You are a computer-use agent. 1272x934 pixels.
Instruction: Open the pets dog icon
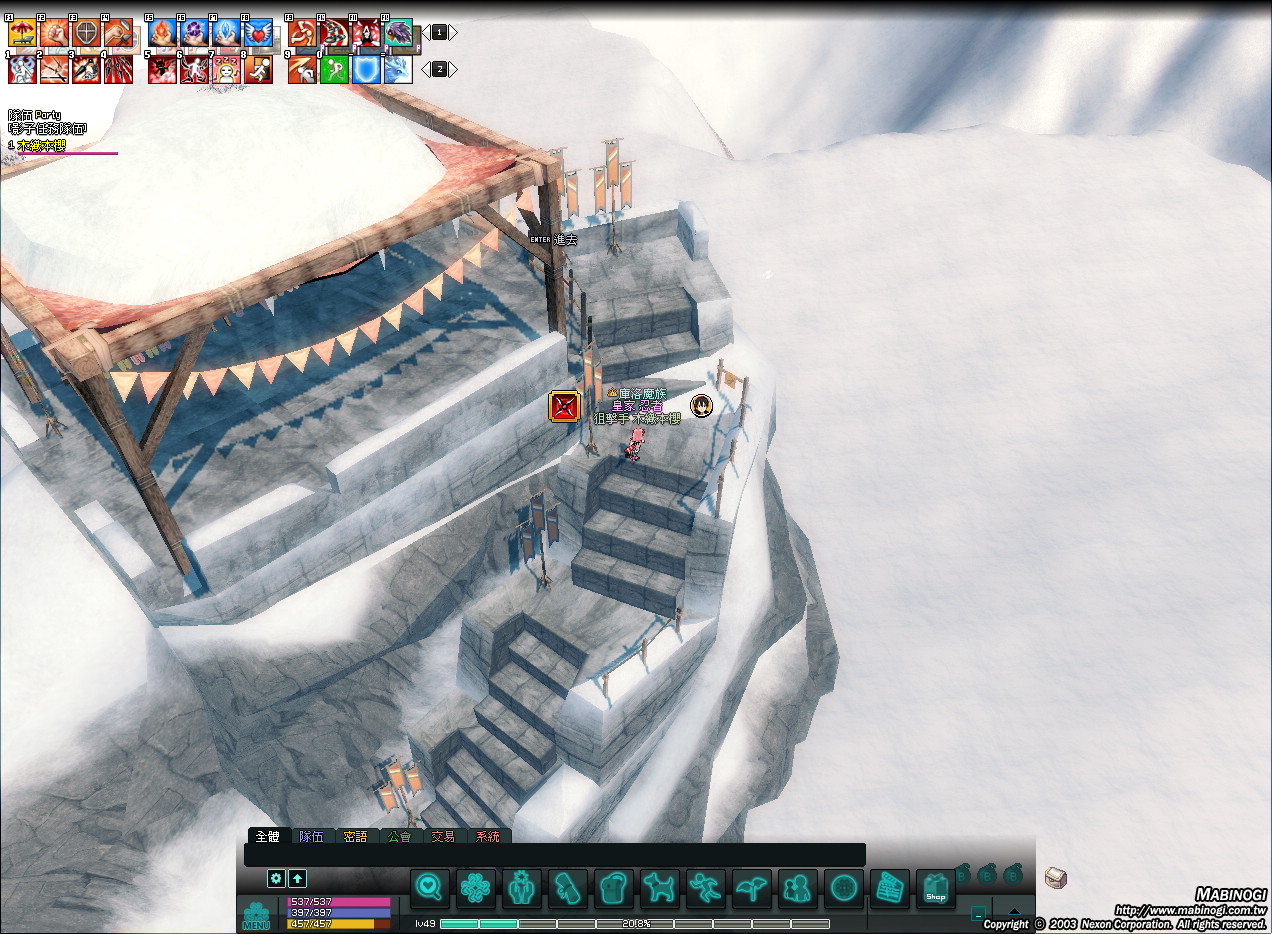(660, 888)
